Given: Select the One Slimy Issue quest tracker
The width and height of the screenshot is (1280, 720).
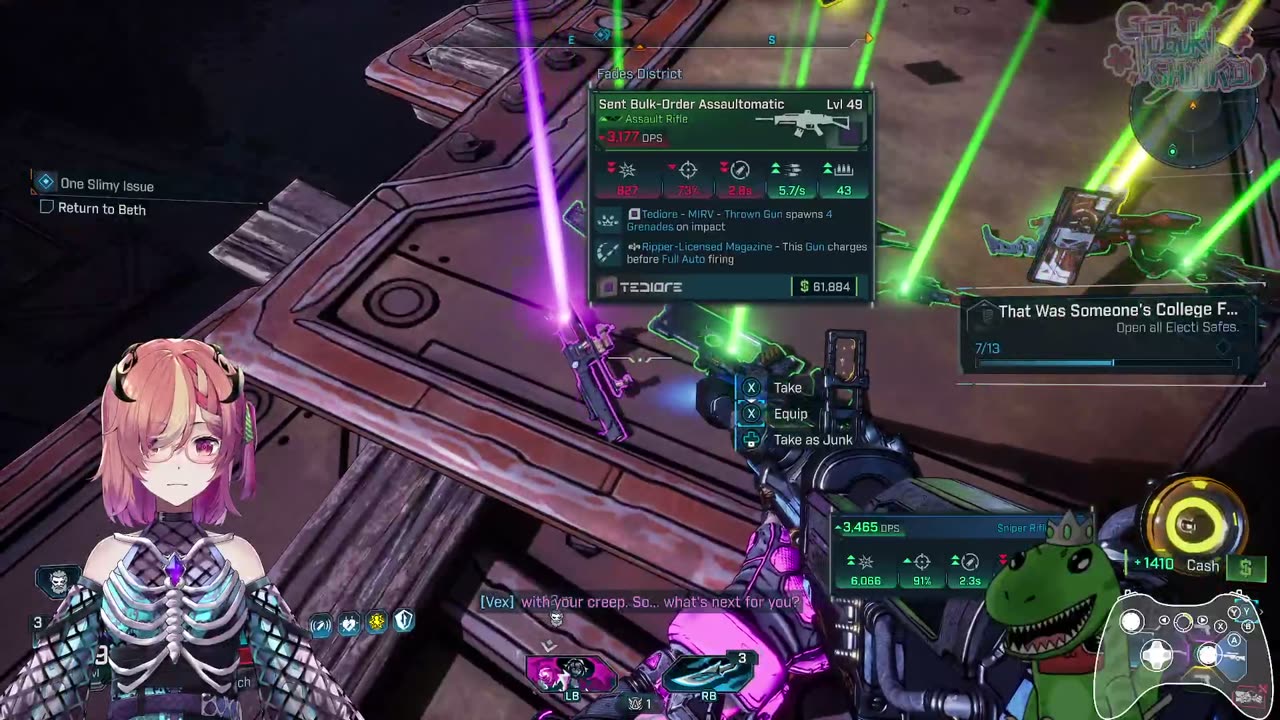Looking at the screenshot, I should point(106,185).
